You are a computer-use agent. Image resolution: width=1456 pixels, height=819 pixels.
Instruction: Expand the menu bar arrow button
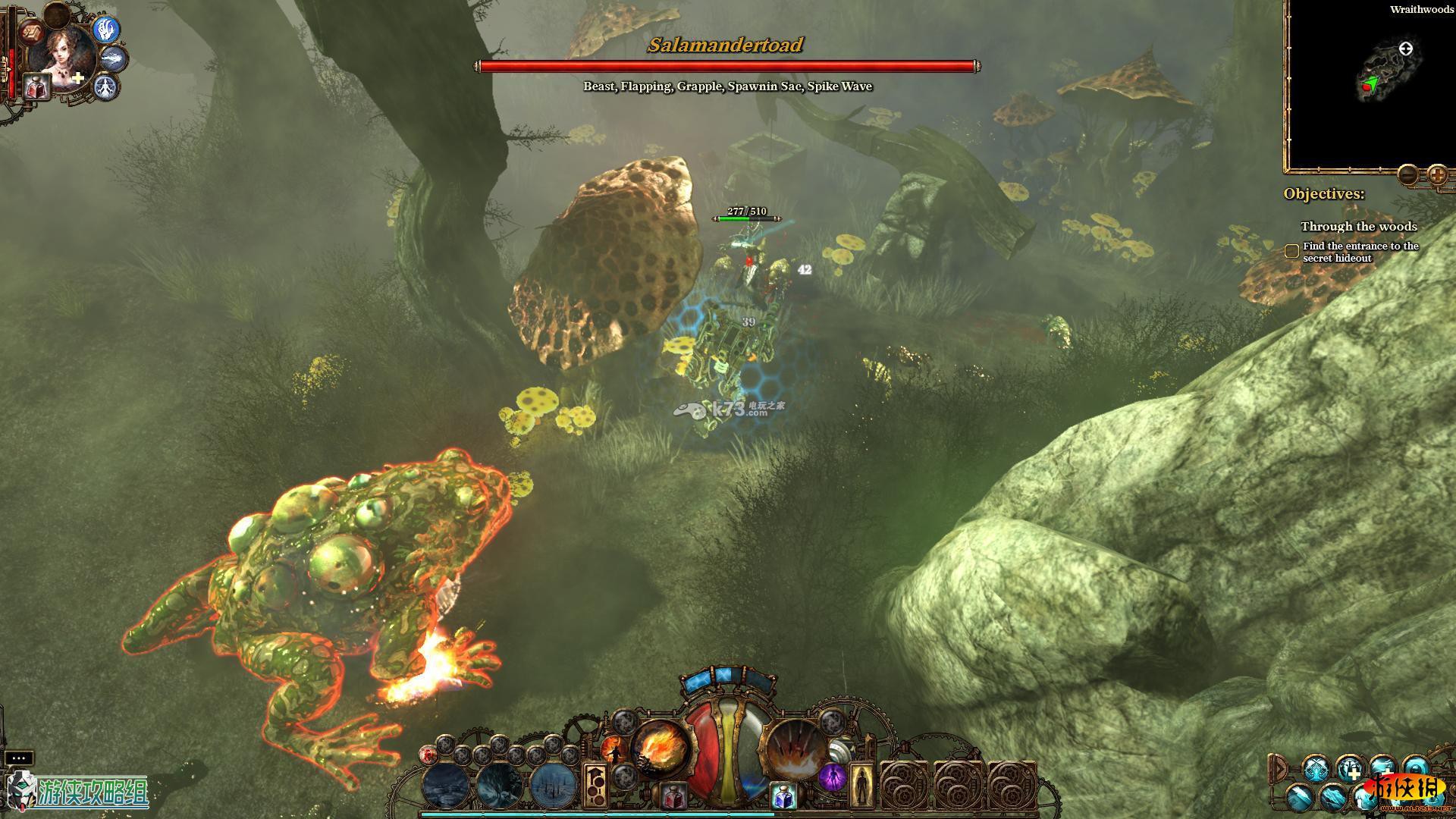1277,769
